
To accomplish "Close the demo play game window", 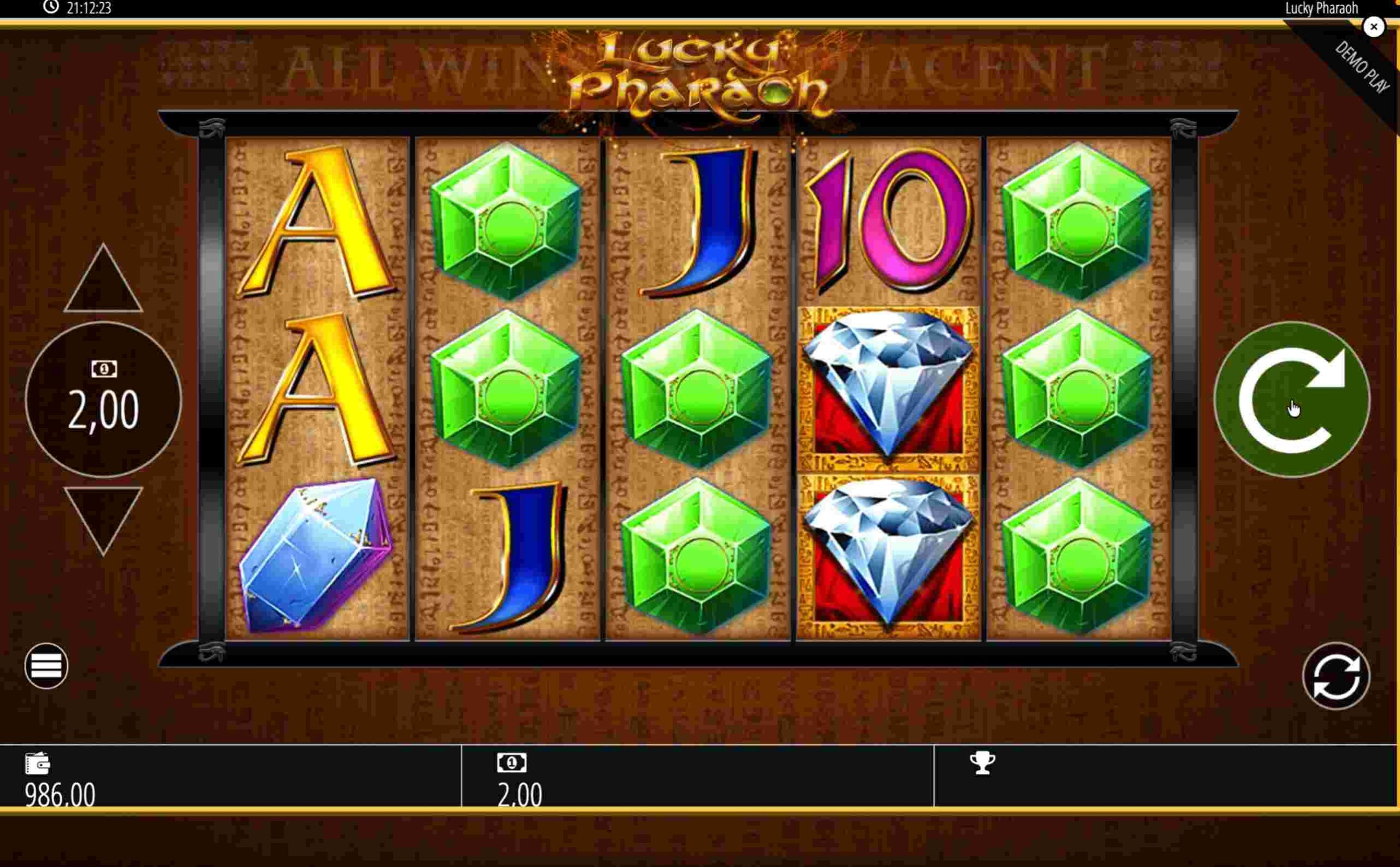I will pos(1373,27).
